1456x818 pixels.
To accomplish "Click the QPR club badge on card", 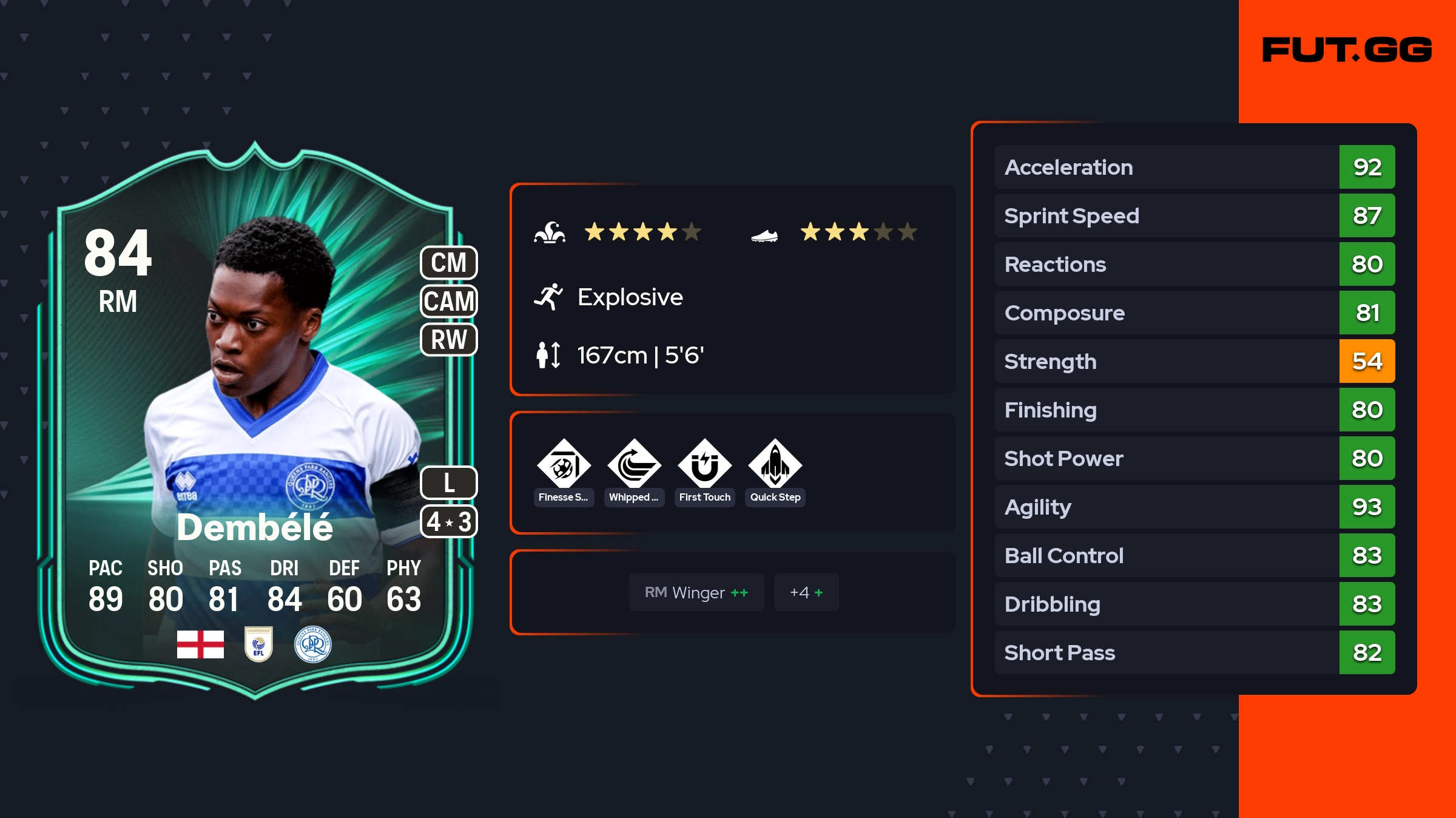I will (312, 644).
